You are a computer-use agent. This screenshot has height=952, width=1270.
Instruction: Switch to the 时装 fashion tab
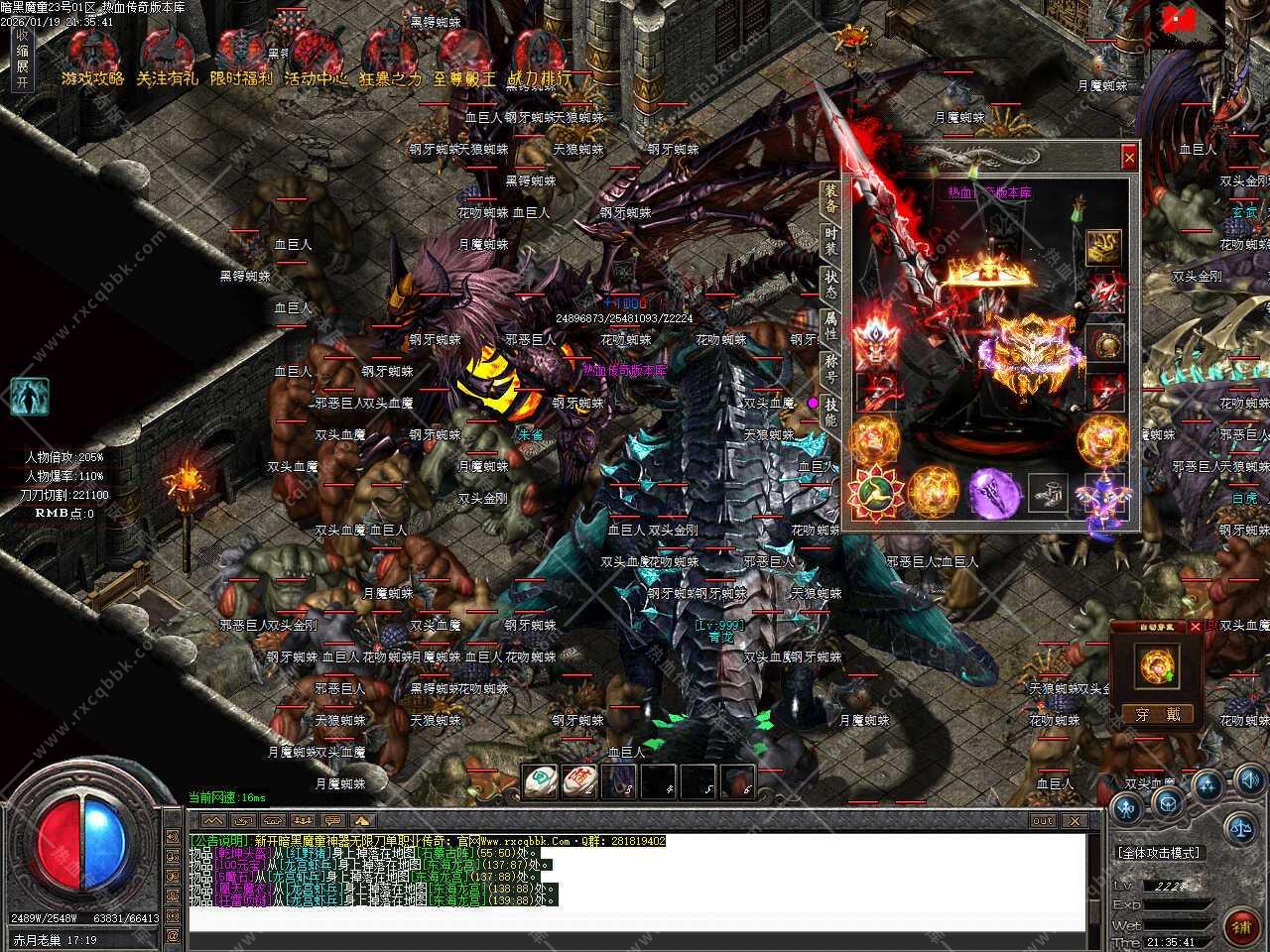(x=830, y=241)
